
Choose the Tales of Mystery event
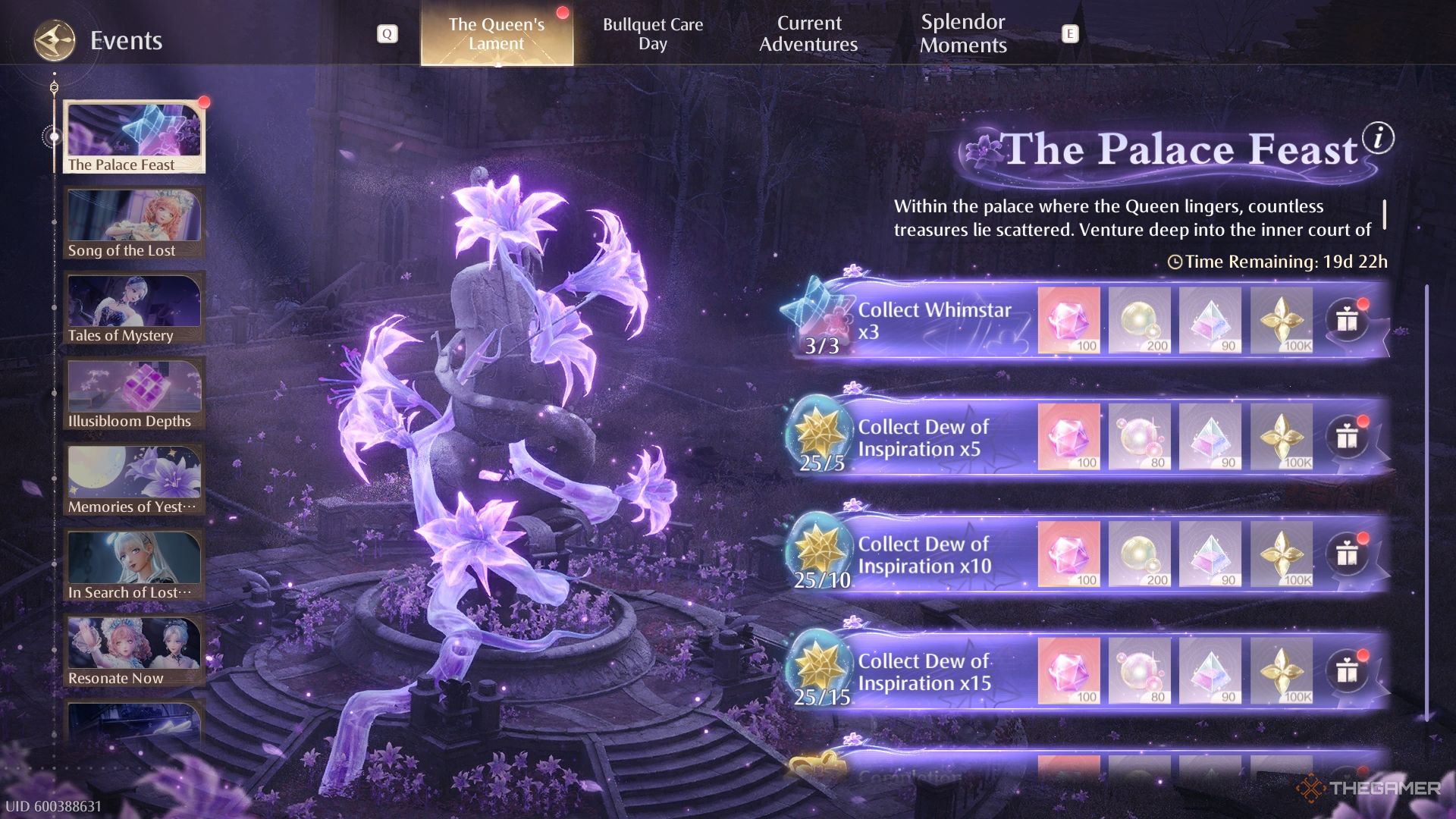[134, 309]
